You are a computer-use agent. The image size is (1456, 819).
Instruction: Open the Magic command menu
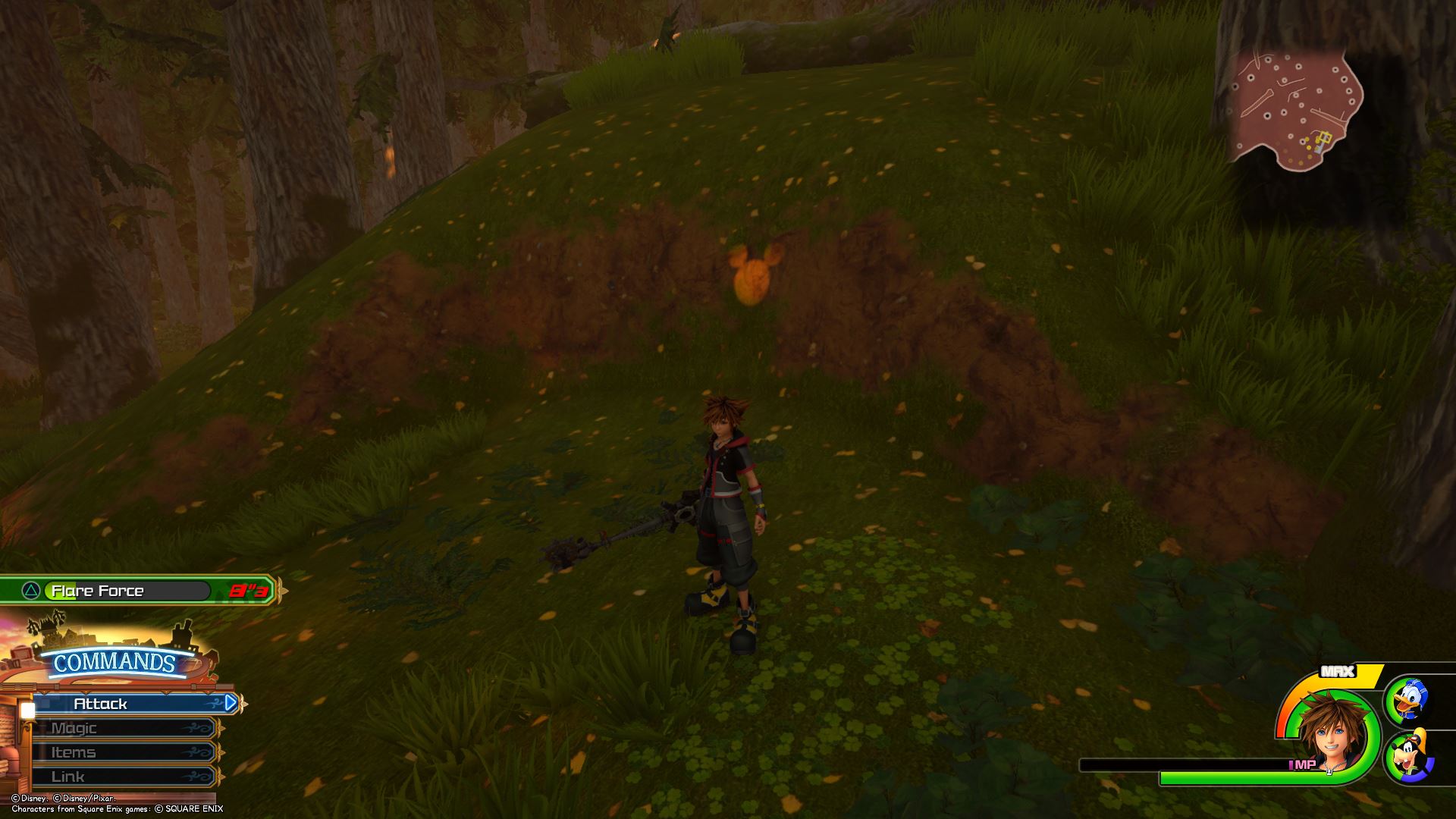click(x=121, y=728)
